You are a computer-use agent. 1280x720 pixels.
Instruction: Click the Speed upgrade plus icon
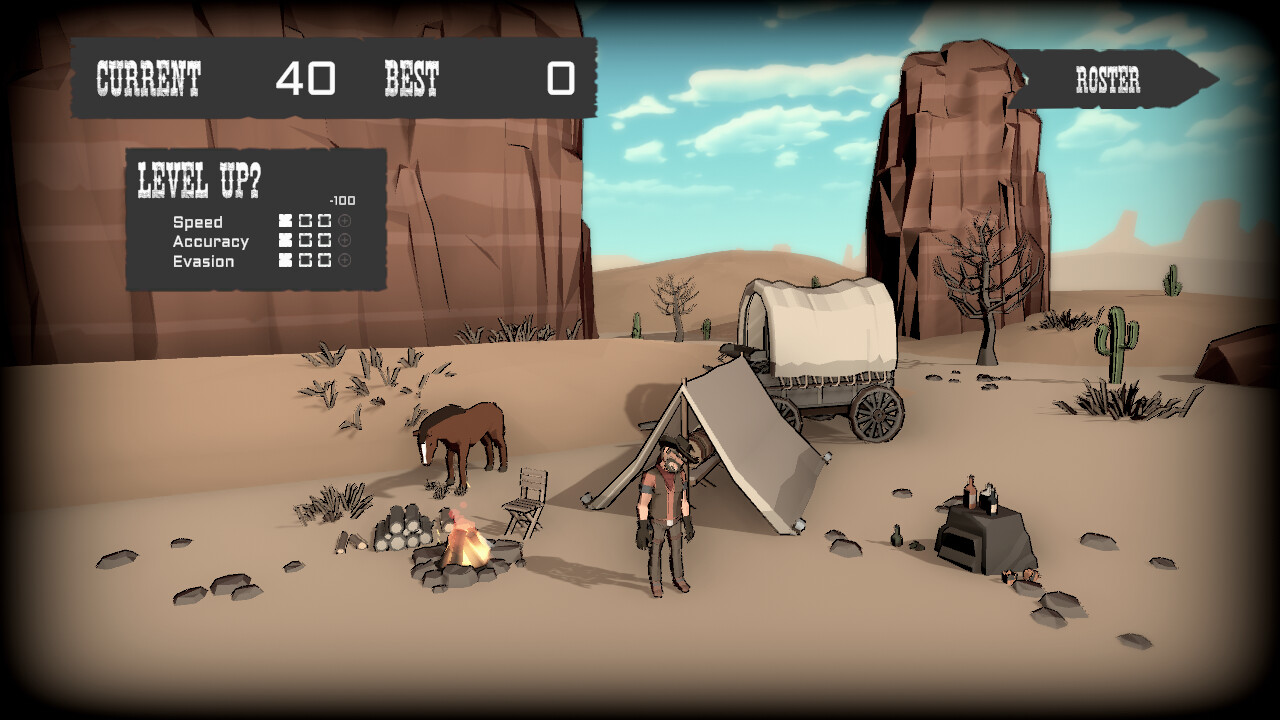pyautogui.click(x=344, y=220)
